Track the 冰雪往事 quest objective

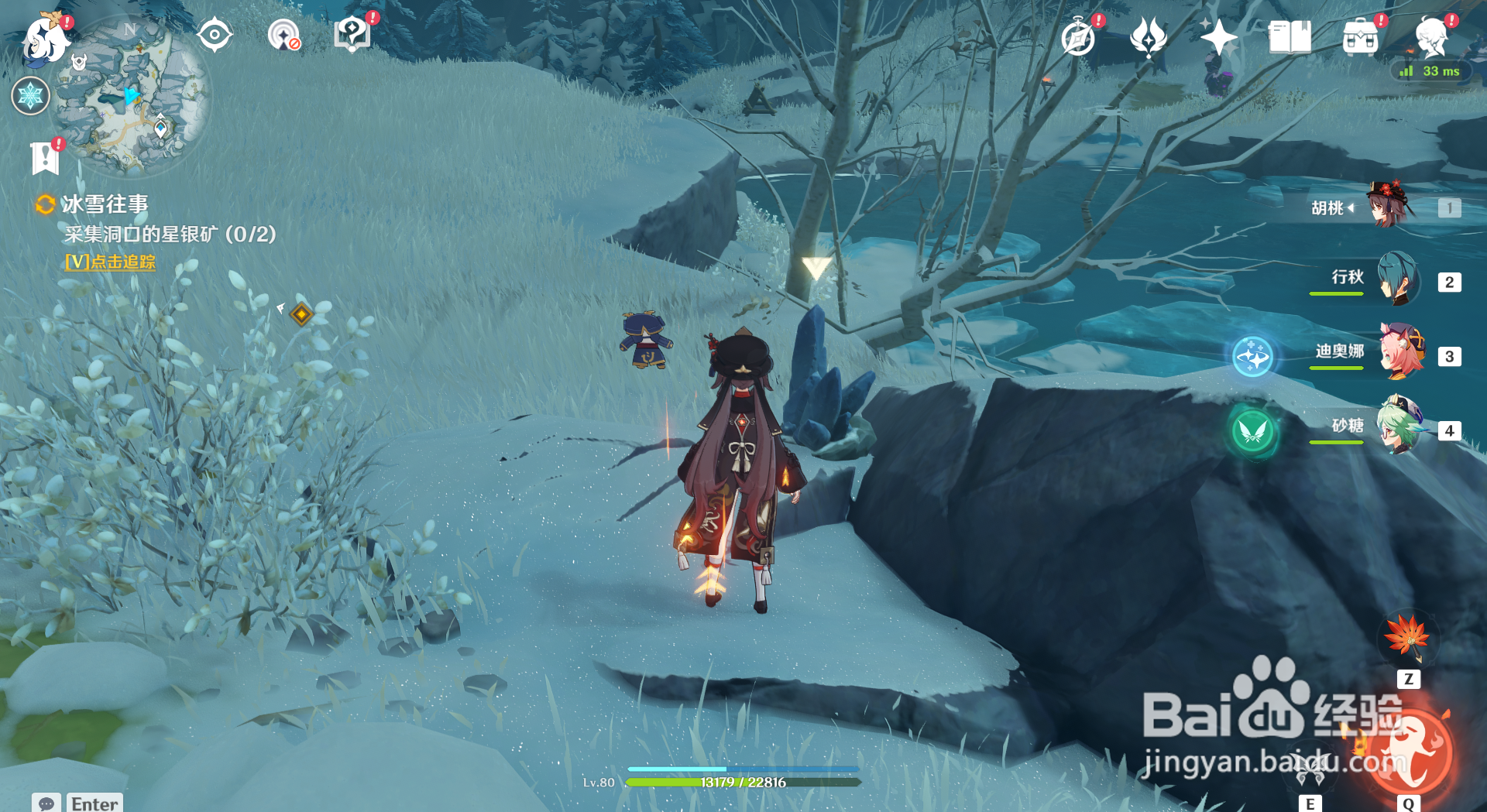(x=110, y=262)
